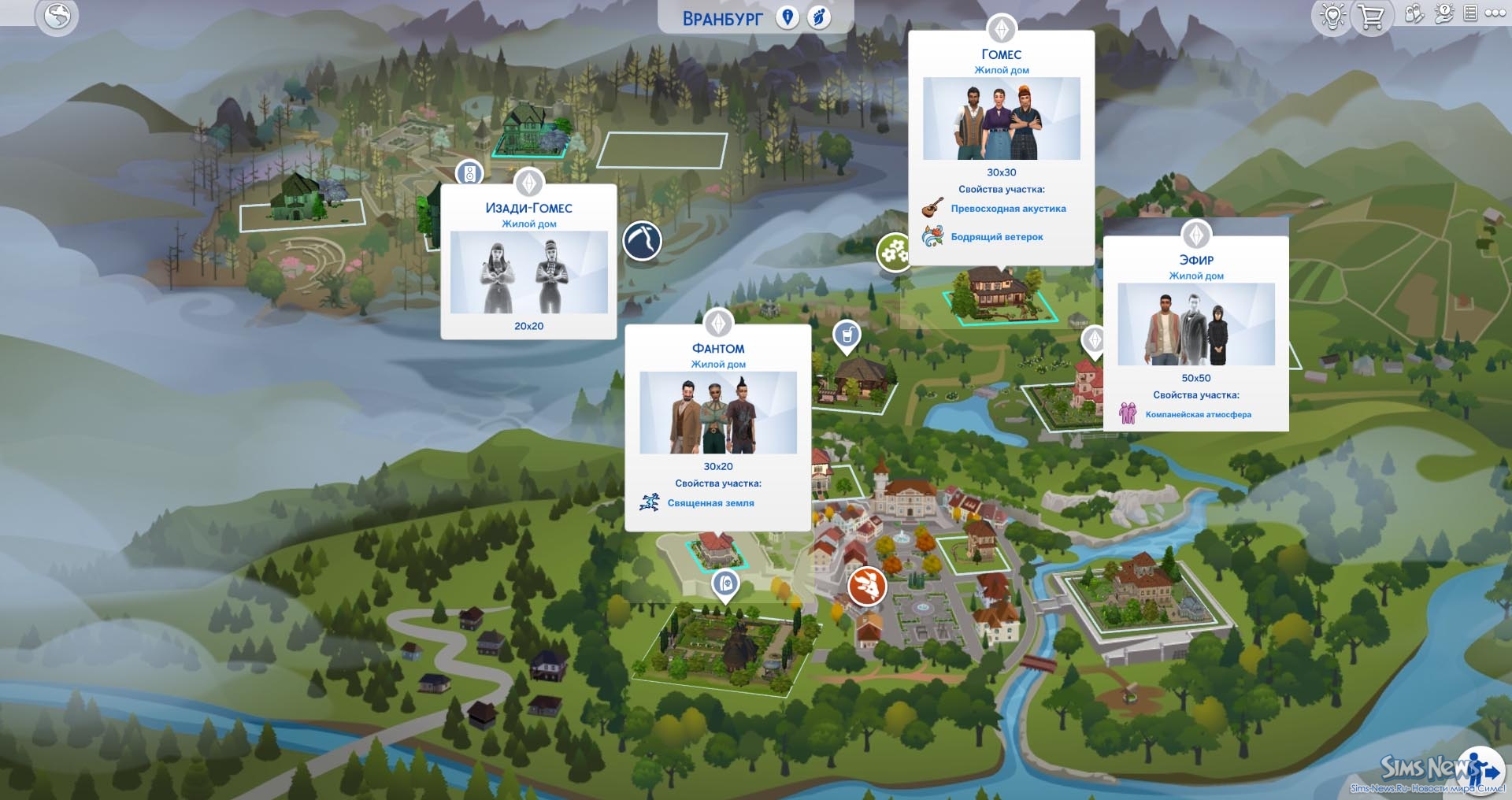The width and height of the screenshot is (1512, 800).
Task: Open the shopping cart store
Action: (x=1371, y=17)
